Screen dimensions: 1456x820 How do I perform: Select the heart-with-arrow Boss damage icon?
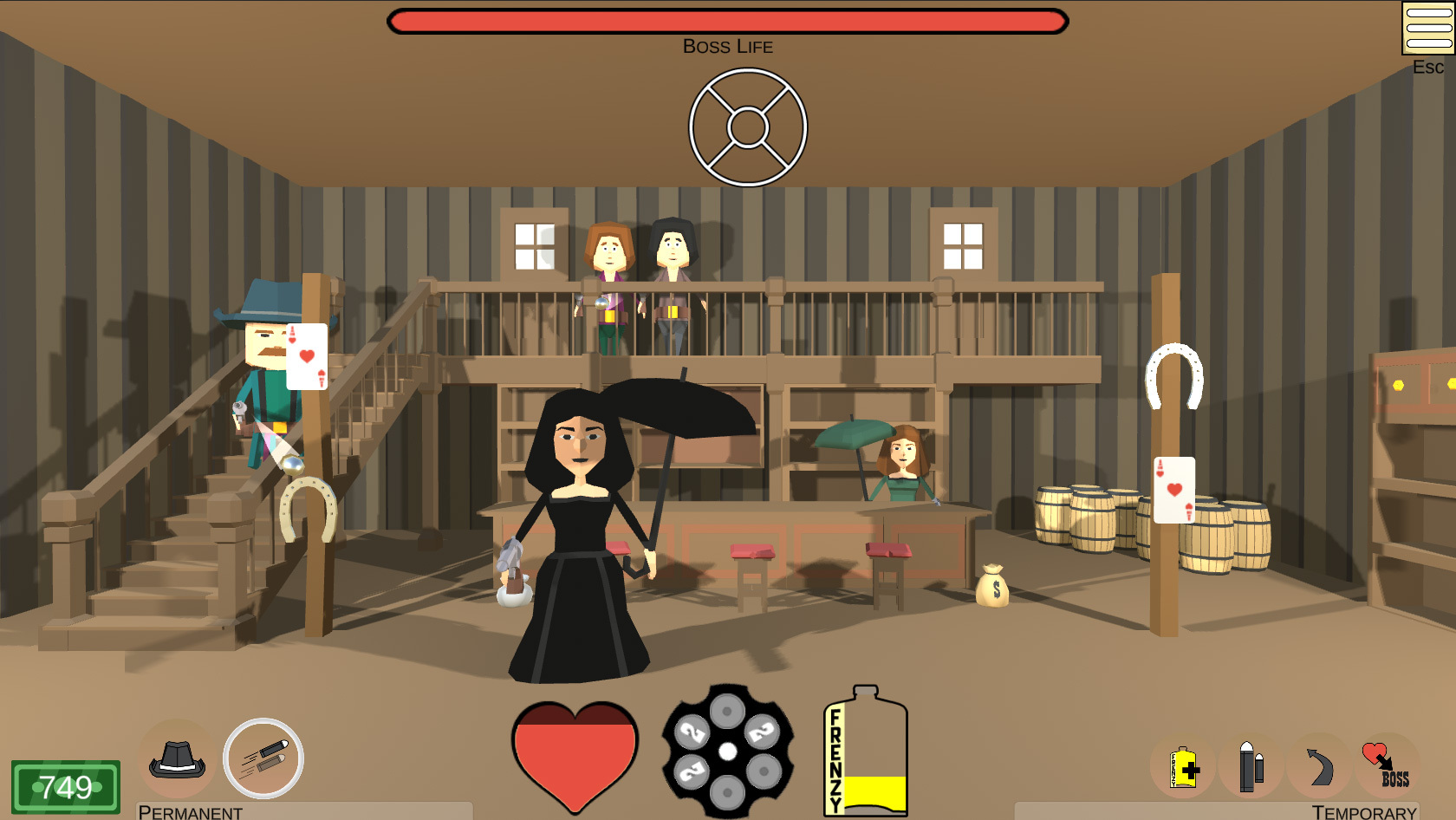(1385, 765)
